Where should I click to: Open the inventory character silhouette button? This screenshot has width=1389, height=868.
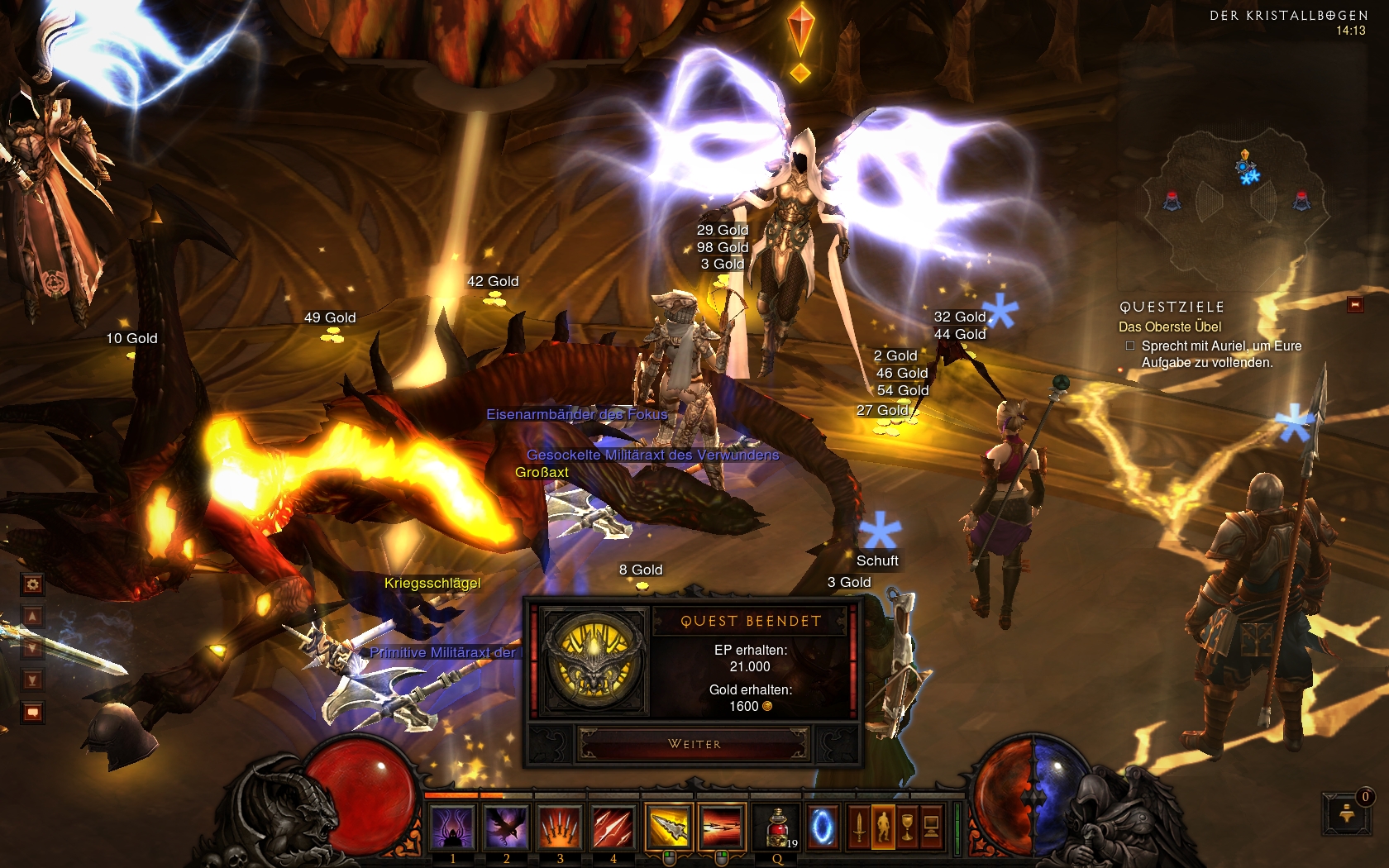(883, 827)
